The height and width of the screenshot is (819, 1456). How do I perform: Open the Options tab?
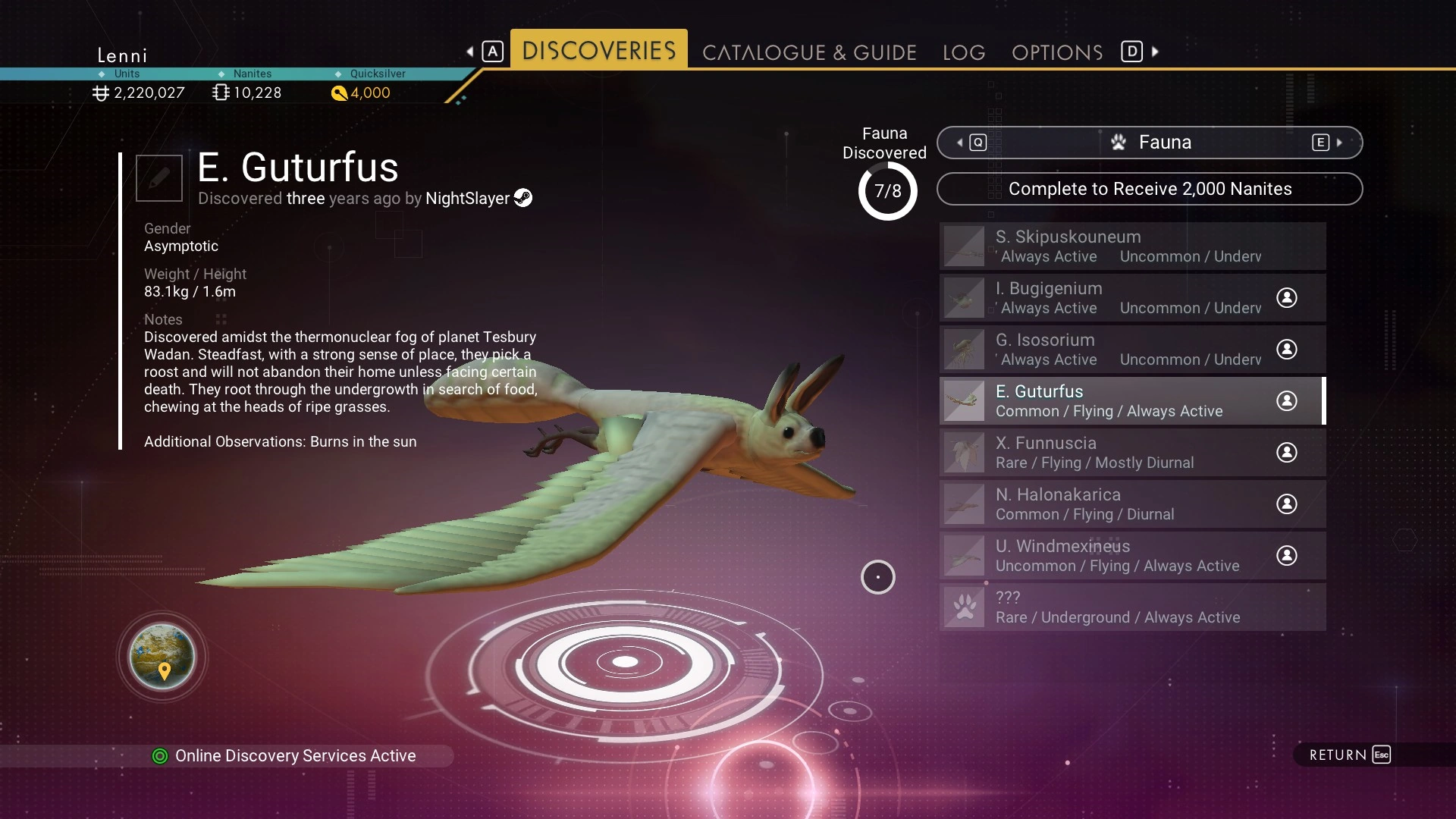[x=1057, y=52]
